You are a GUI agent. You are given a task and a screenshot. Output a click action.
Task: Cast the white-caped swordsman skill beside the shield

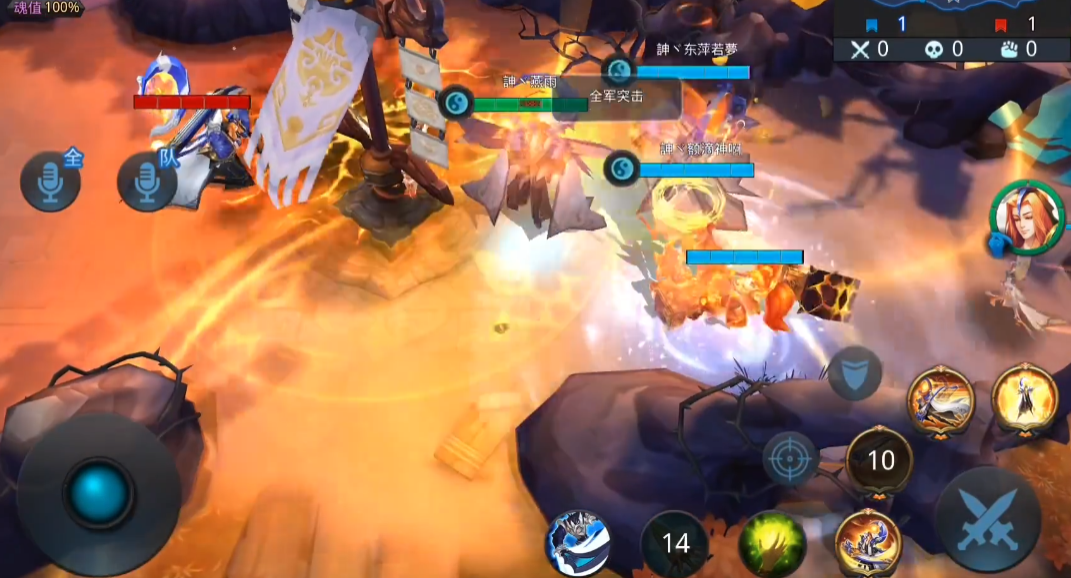pyautogui.click(x=940, y=400)
